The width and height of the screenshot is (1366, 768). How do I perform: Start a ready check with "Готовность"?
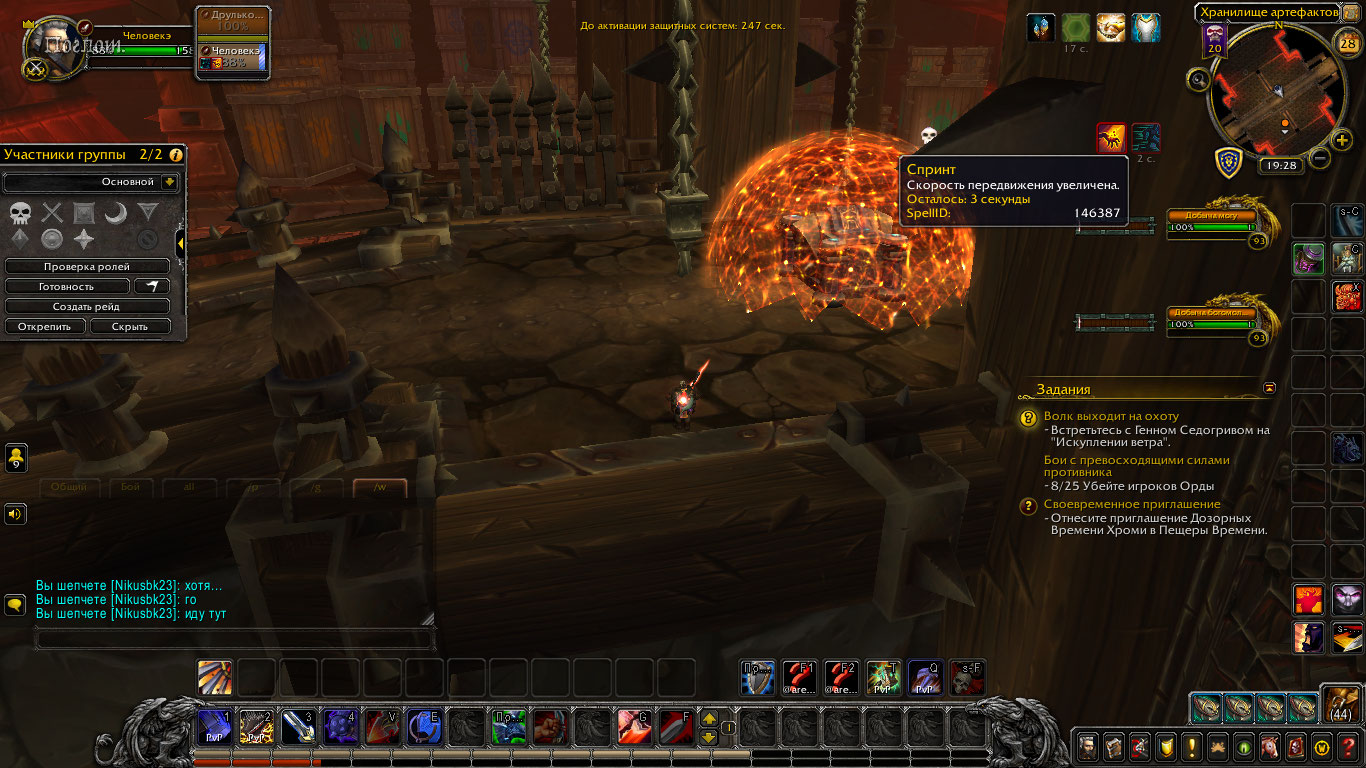[x=67, y=286]
